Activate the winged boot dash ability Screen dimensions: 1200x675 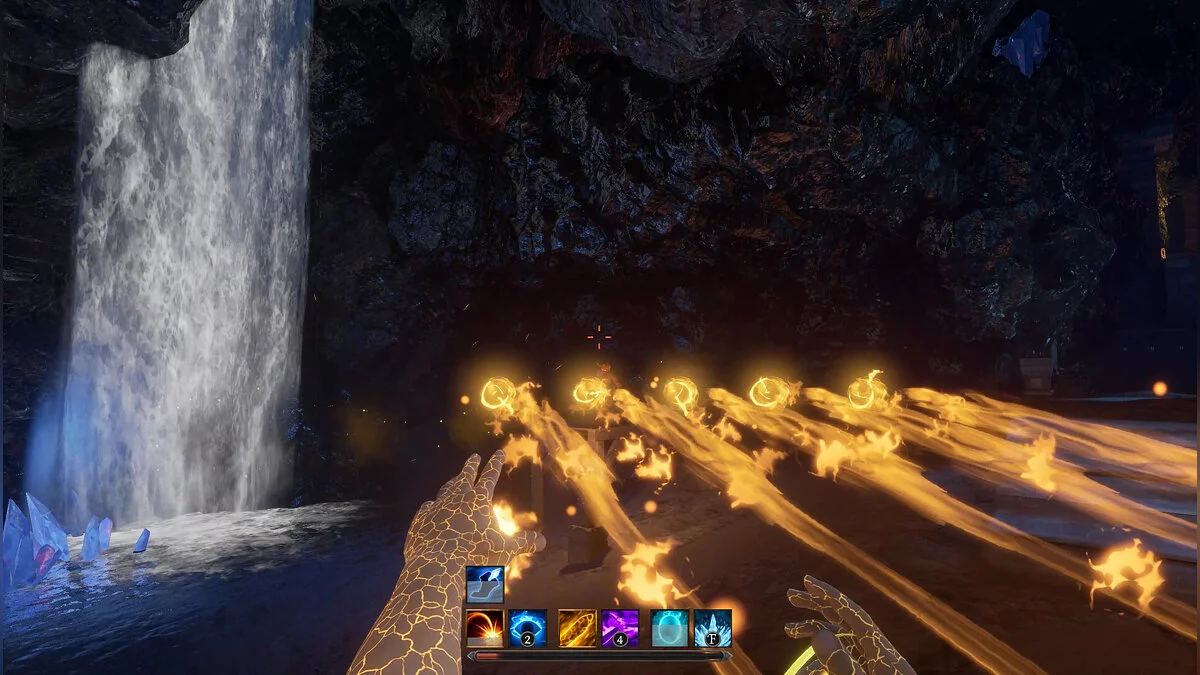[485, 585]
